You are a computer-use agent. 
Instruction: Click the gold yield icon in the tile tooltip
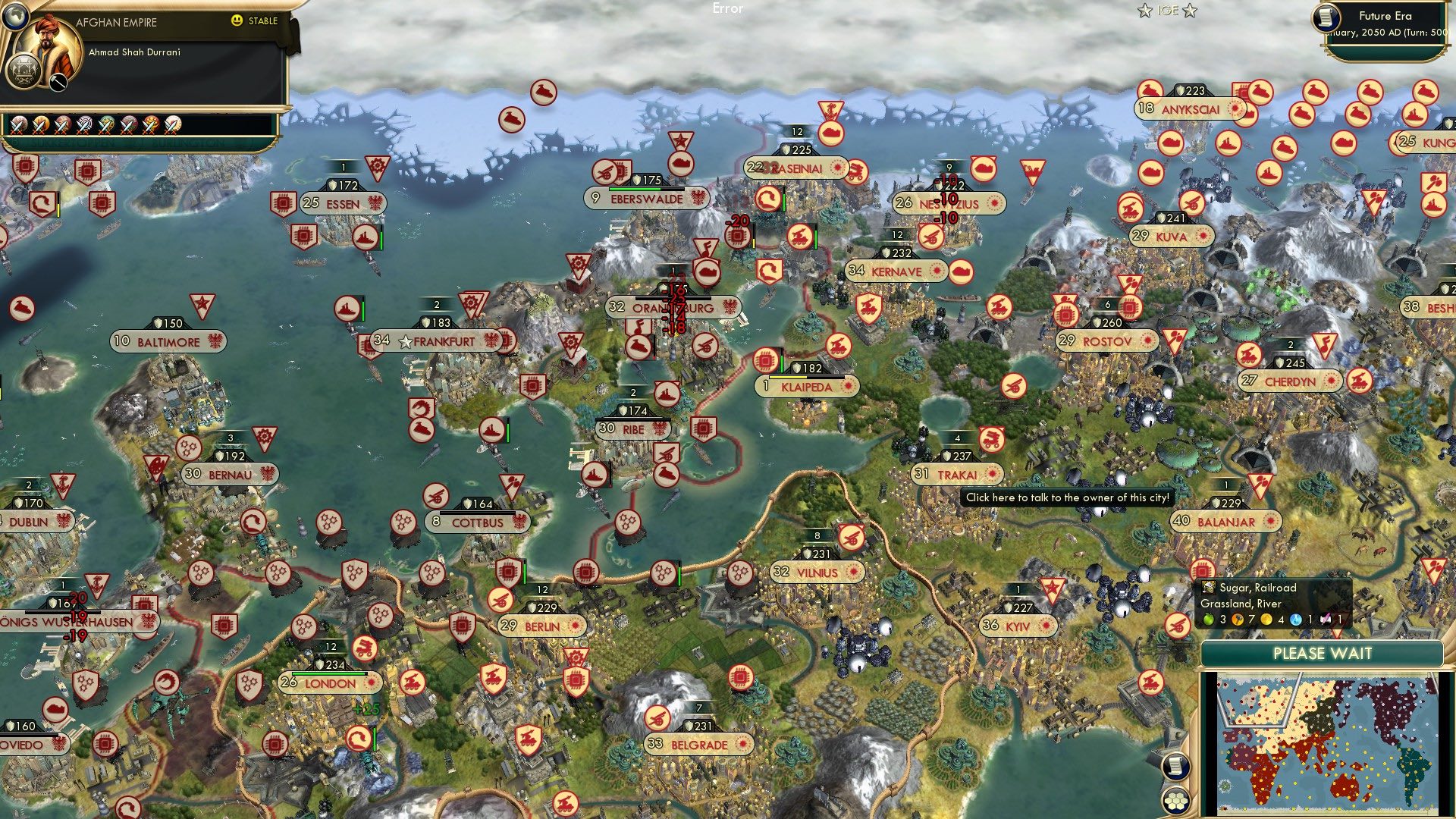[x=1266, y=620]
